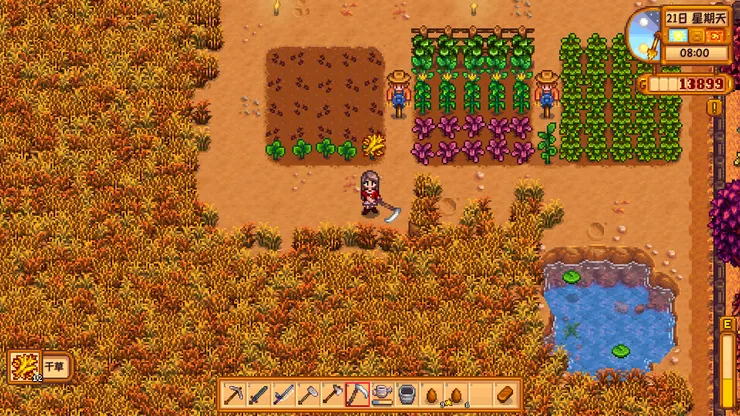Equip the blue-bladed sword
Image resolution: width=740 pixels, height=416 pixels.
click(x=283, y=394)
